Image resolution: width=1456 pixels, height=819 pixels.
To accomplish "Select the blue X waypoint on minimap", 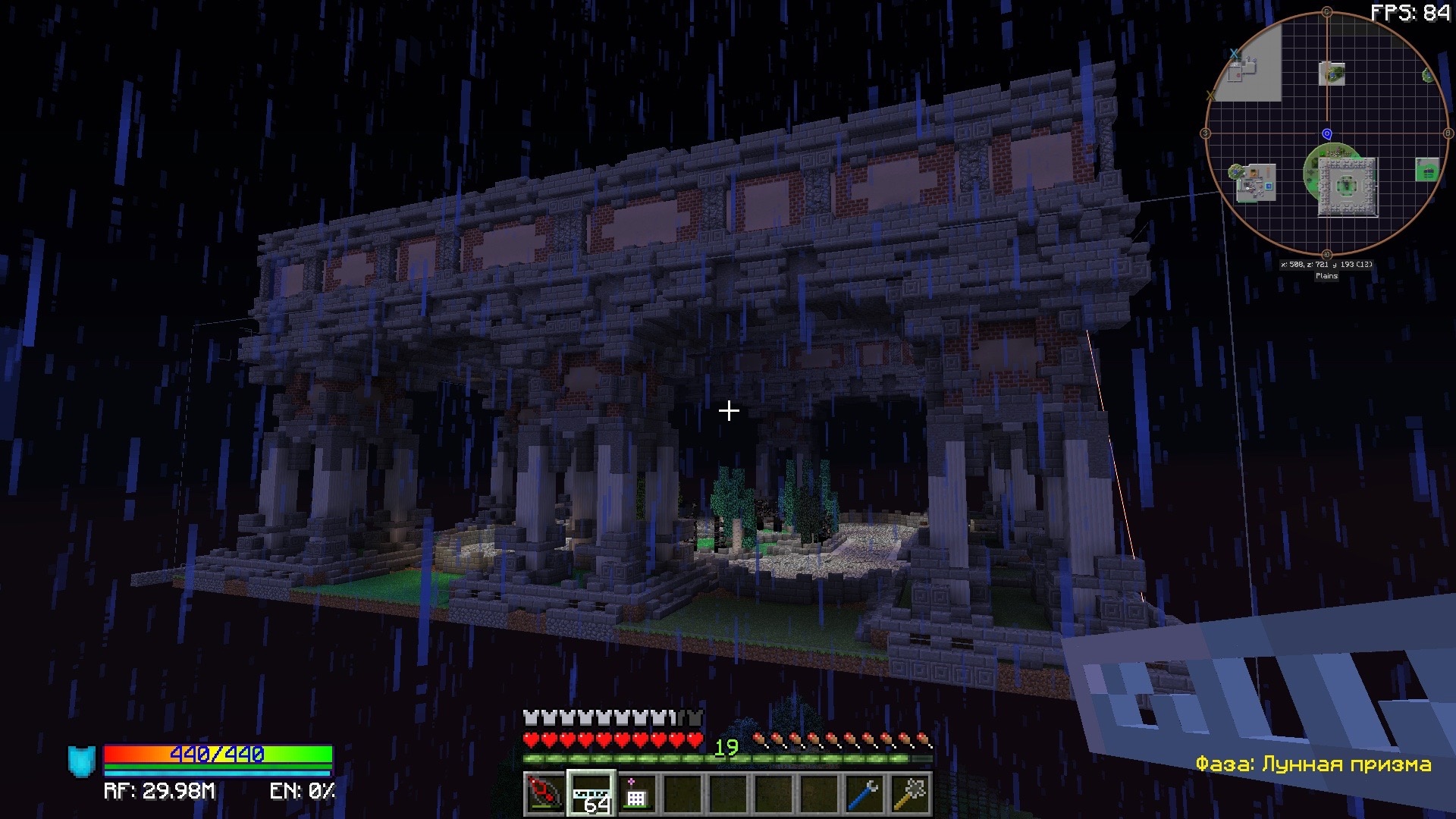I will tap(1234, 54).
